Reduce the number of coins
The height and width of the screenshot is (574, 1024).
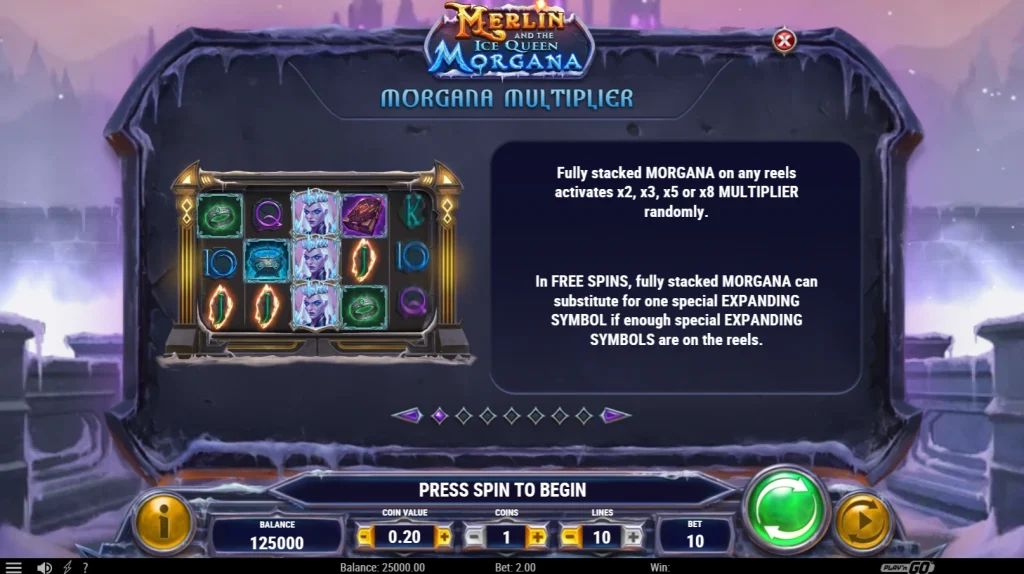click(x=475, y=537)
